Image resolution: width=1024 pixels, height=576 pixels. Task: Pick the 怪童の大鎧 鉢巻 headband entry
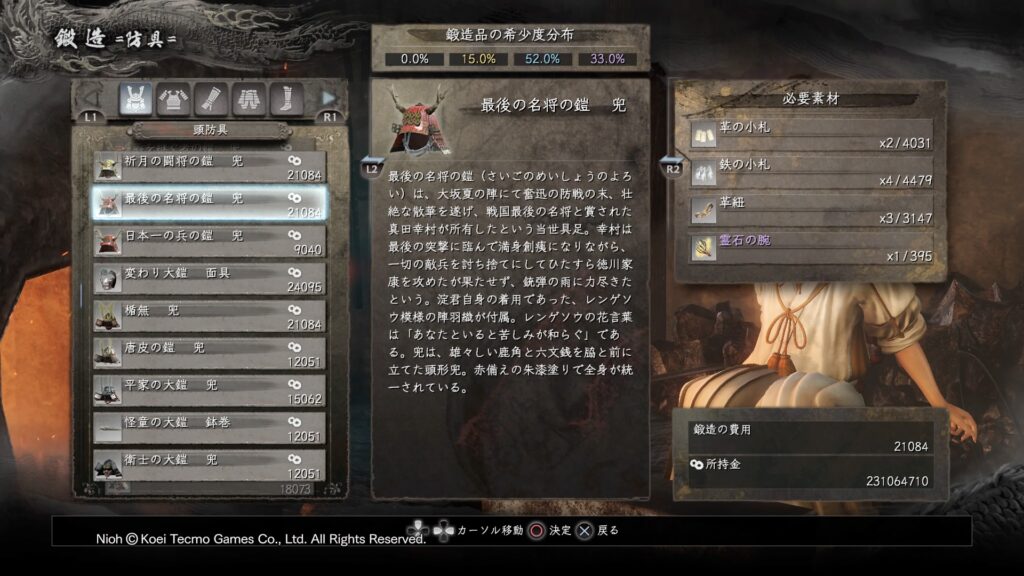210,427
